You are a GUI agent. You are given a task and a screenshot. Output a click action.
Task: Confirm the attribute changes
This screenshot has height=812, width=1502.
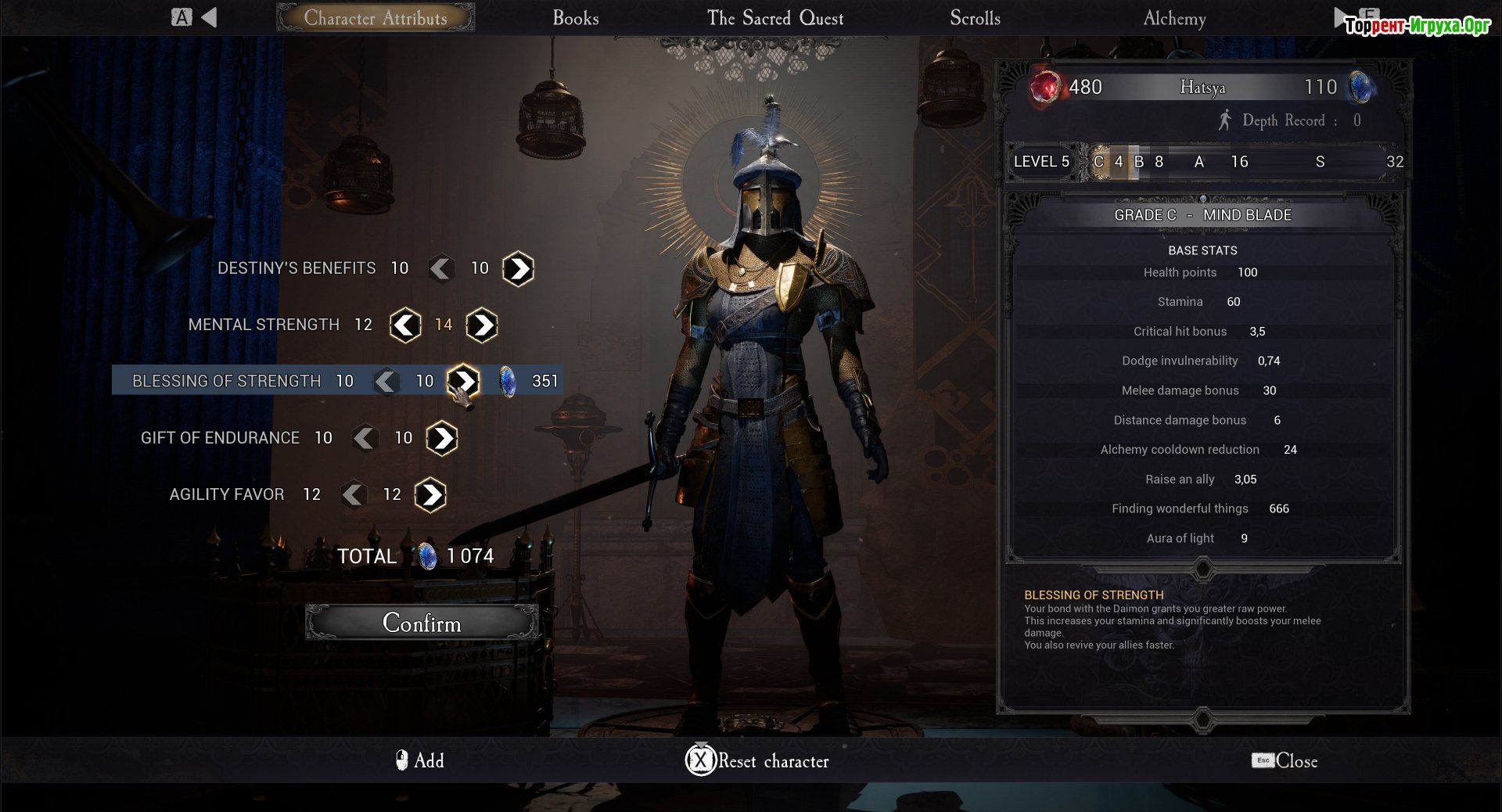(422, 623)
